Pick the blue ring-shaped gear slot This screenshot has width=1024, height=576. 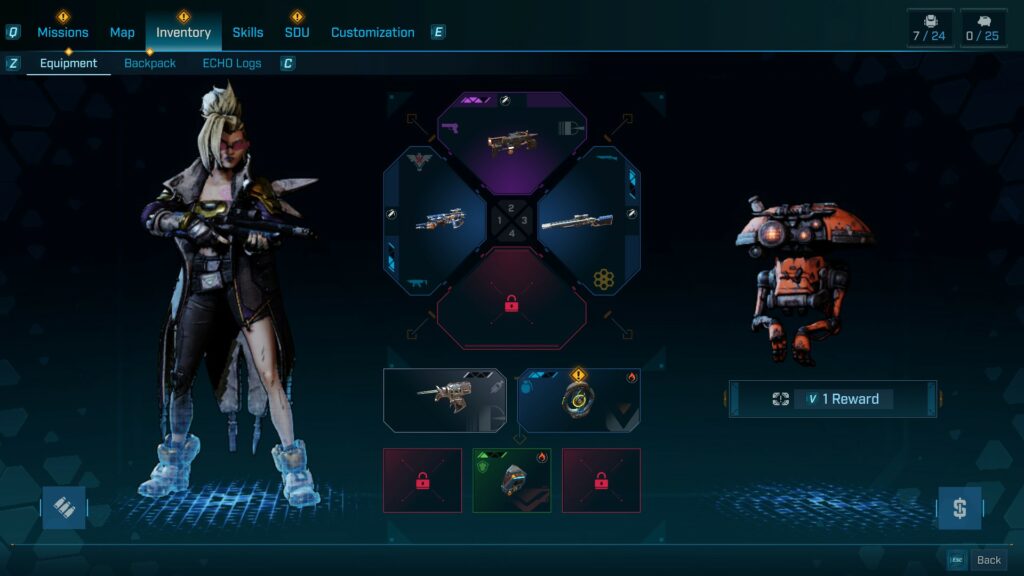coord(579,400)
